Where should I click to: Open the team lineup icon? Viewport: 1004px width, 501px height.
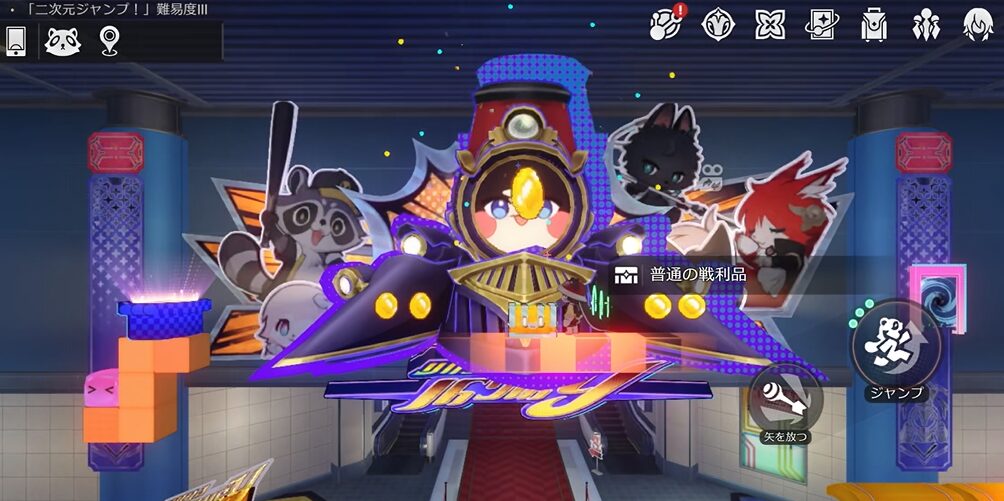[926, 23]
